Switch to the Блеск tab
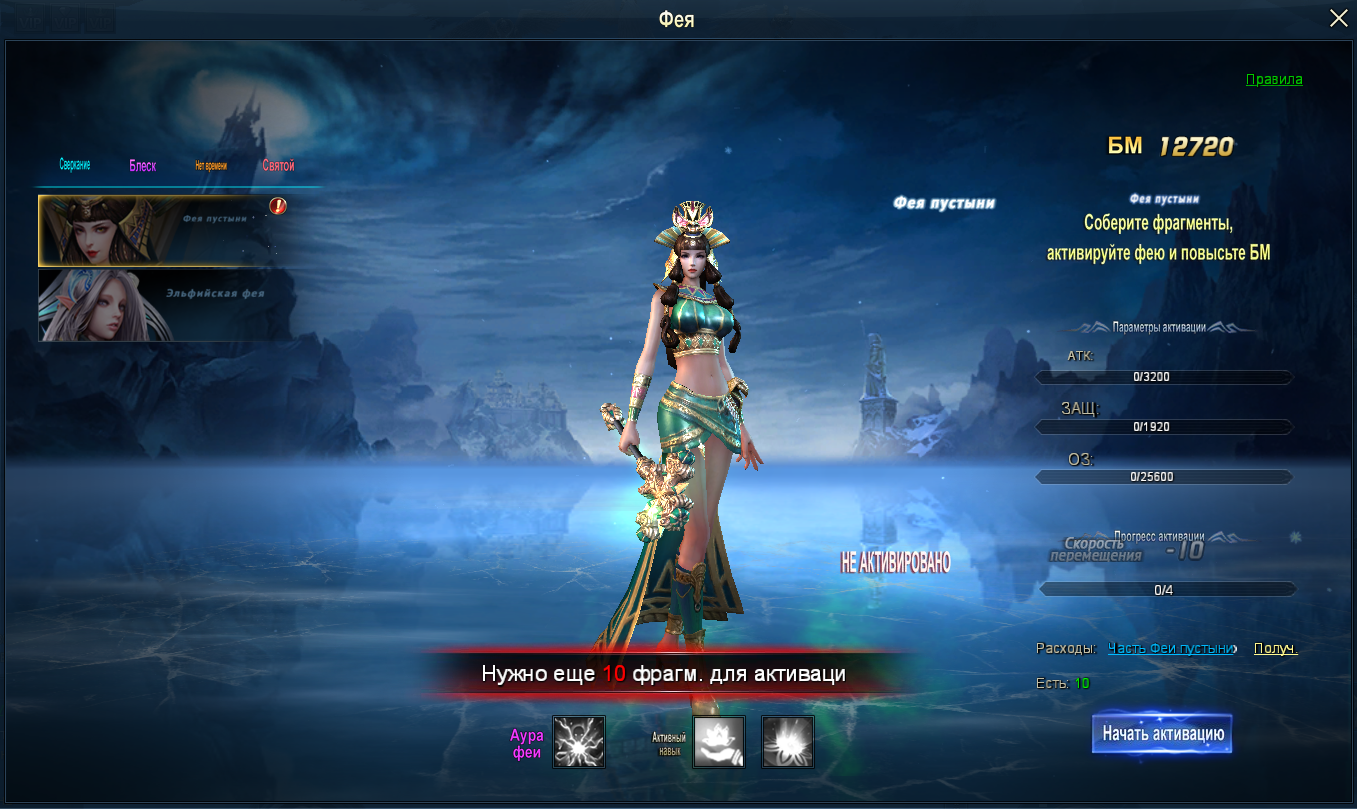1357x809 pixels. click(142, 166)
